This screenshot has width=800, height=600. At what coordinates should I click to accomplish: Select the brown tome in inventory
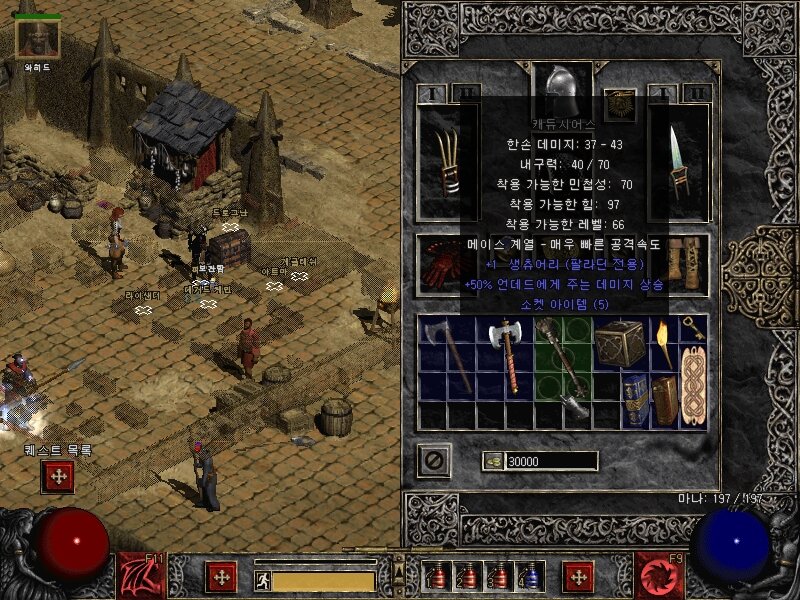click(663, 398)
